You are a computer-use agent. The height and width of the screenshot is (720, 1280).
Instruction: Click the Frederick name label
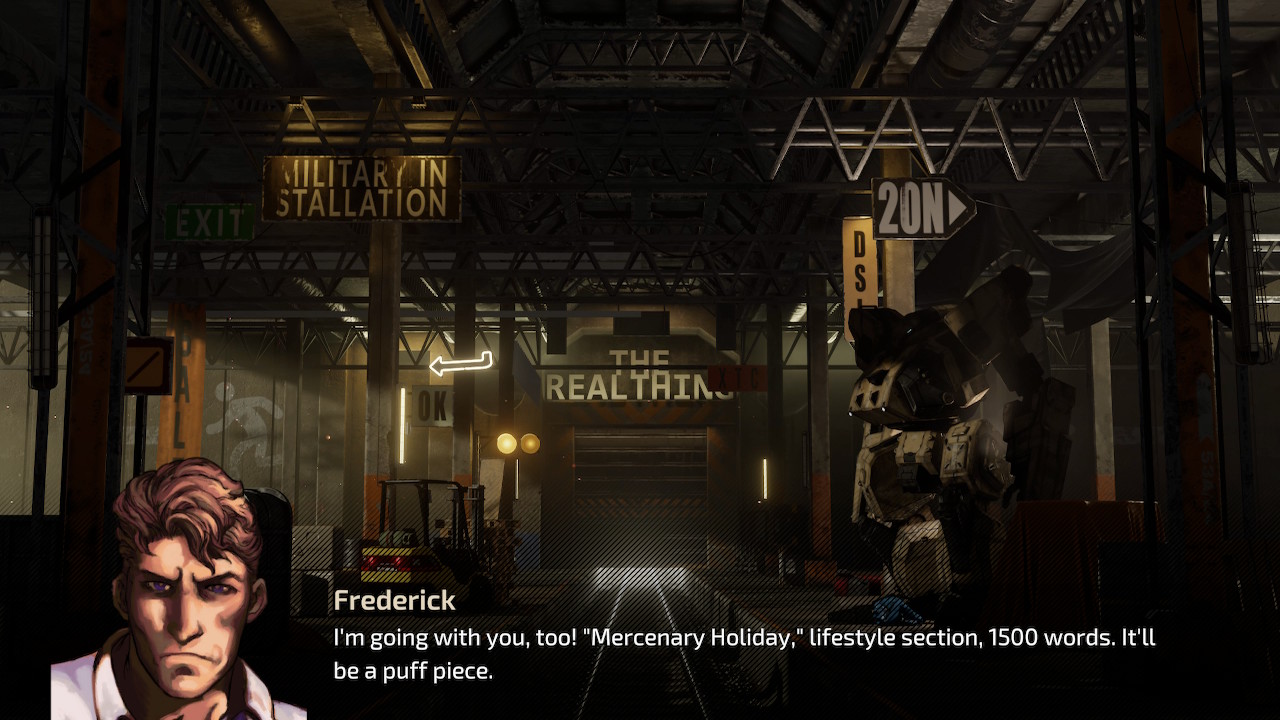(393, 601)
